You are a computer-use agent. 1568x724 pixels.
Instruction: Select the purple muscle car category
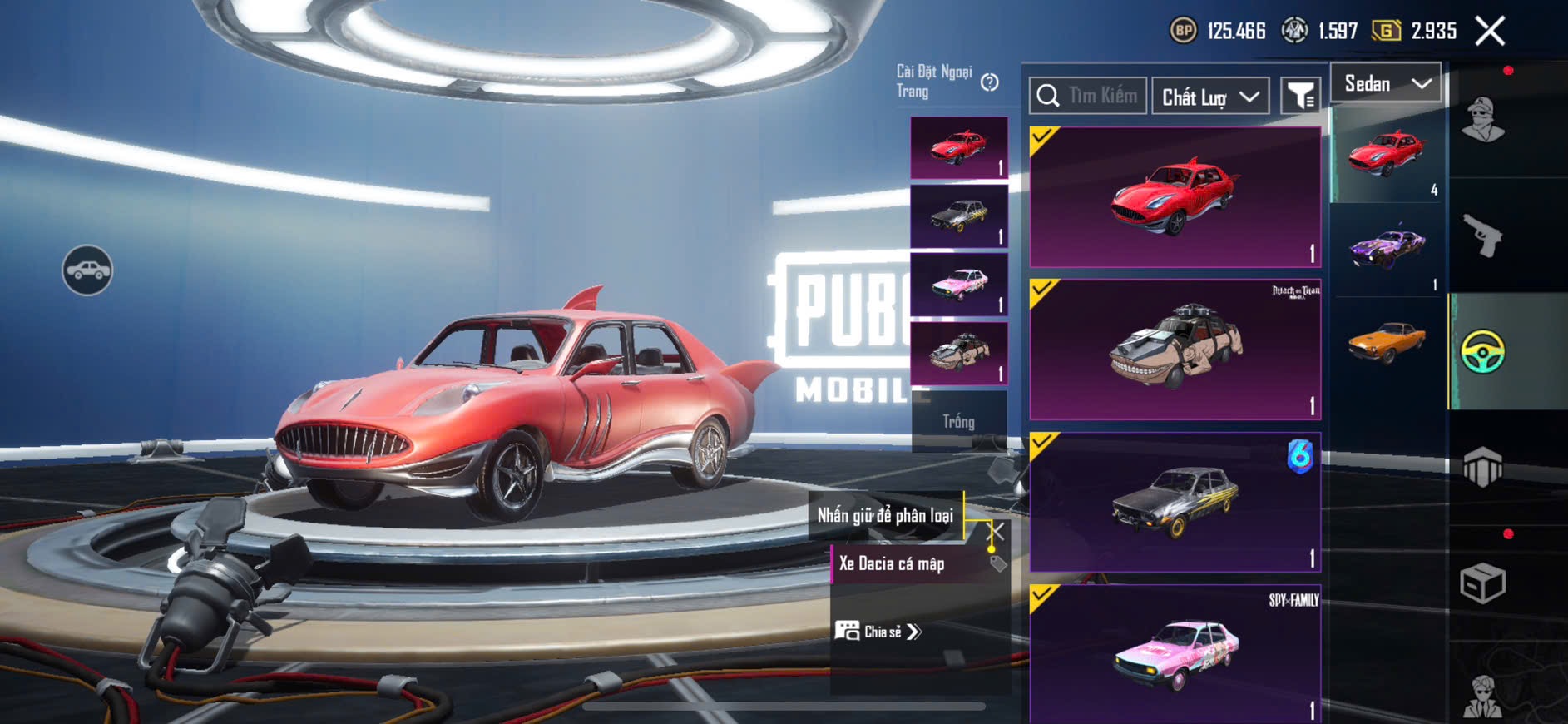[x=1387, y=249]
